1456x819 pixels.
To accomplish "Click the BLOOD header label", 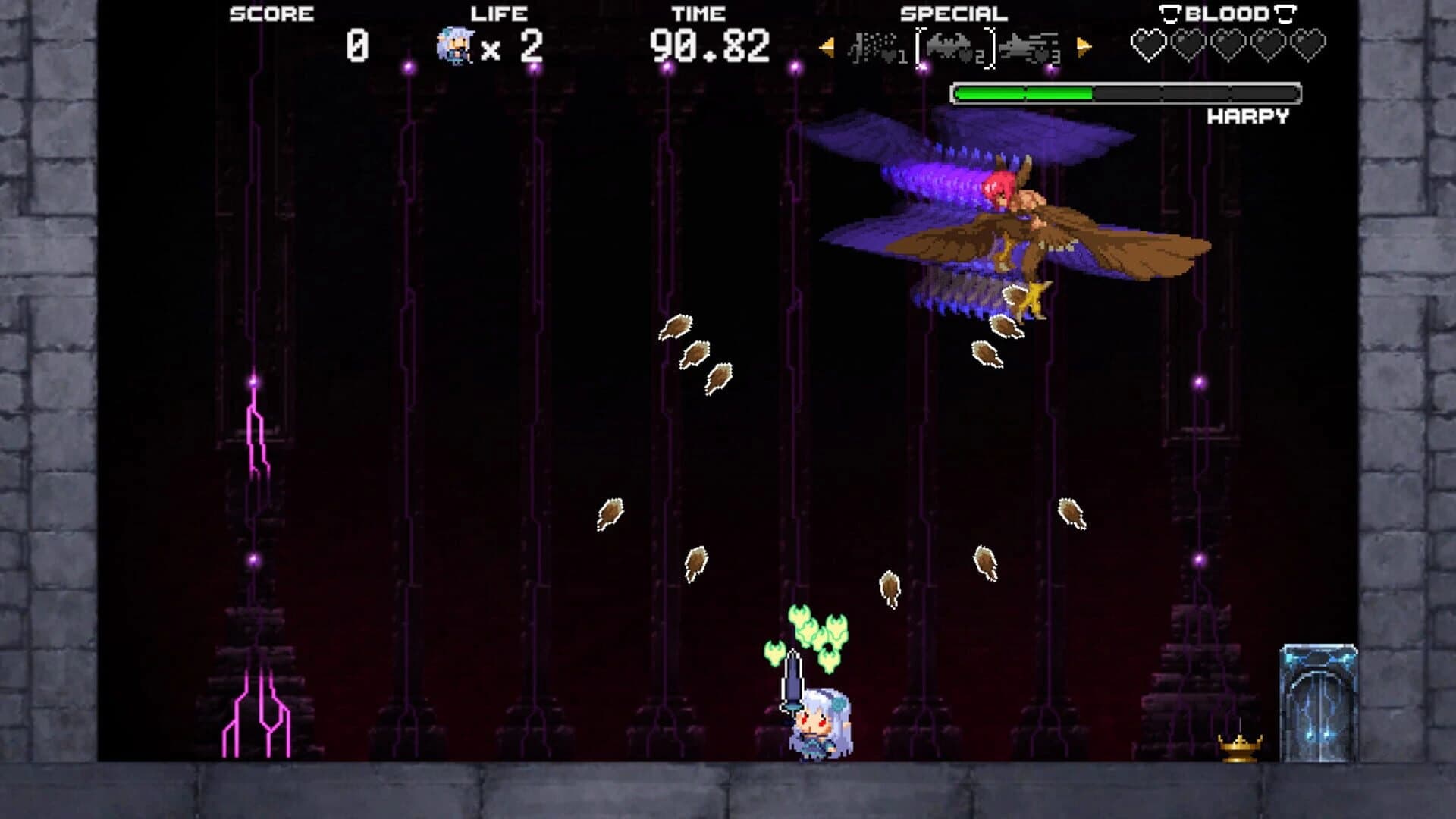I will click(1227, 13).
